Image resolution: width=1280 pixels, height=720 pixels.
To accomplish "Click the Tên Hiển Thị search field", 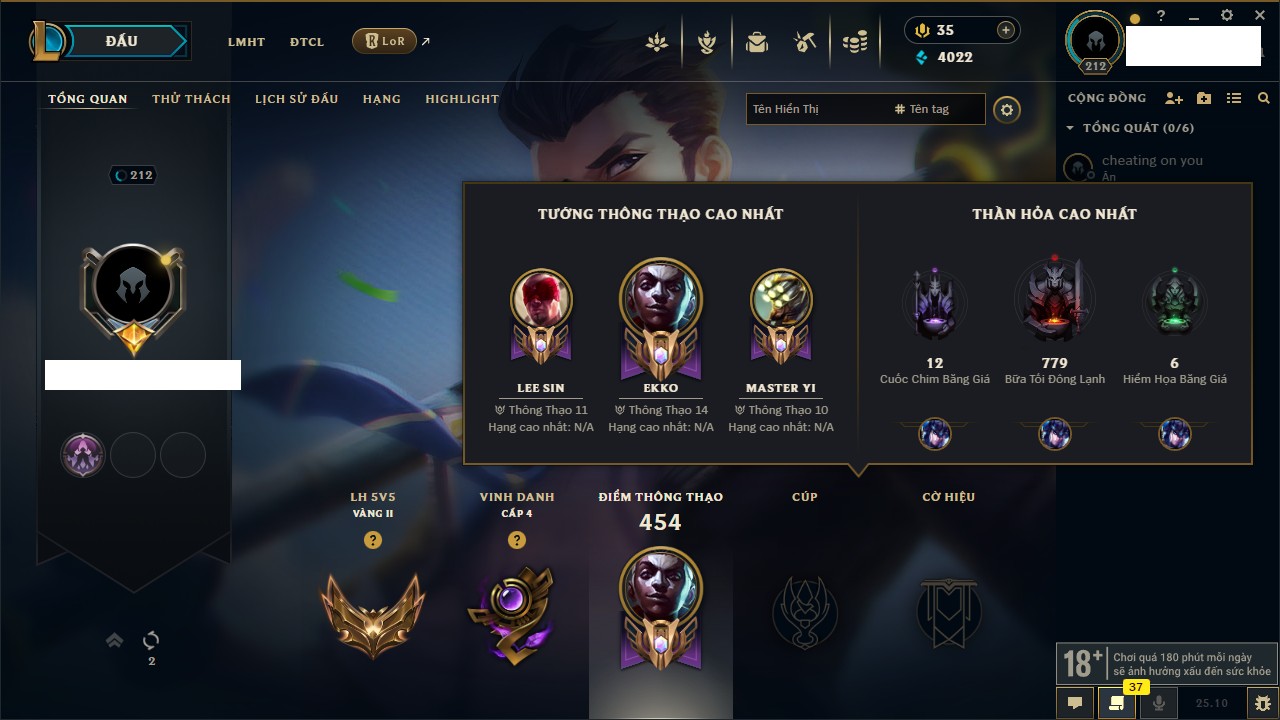I will click(815, 109).
